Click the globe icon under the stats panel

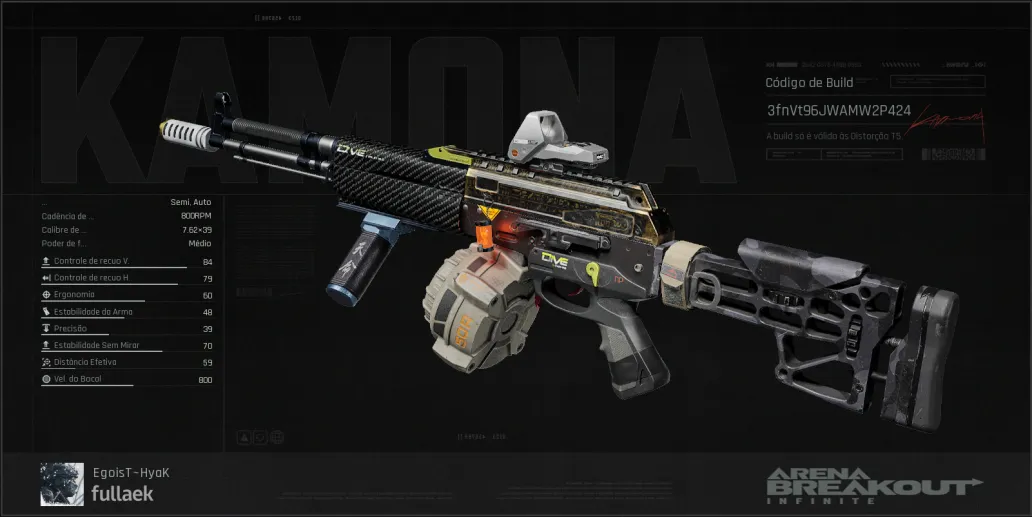click(x=277, y=438)
